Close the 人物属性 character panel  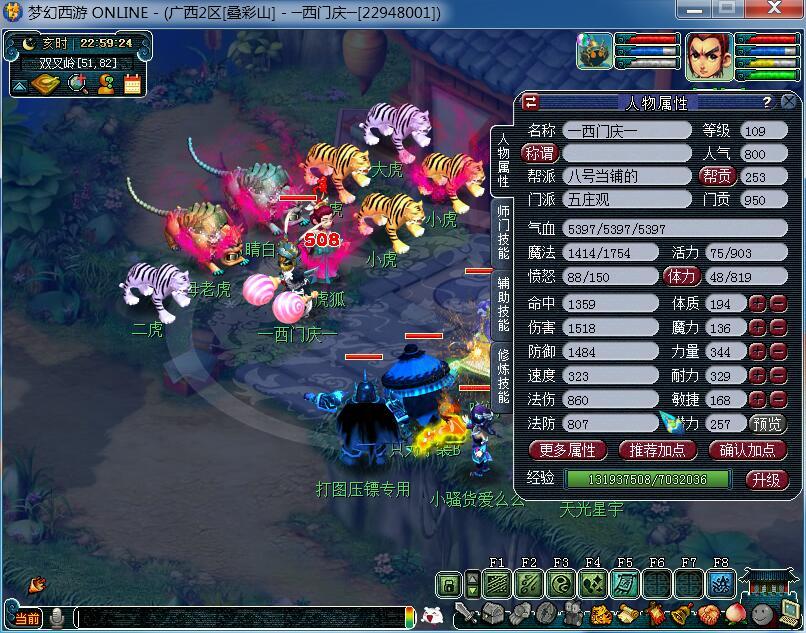coord(790,102)
